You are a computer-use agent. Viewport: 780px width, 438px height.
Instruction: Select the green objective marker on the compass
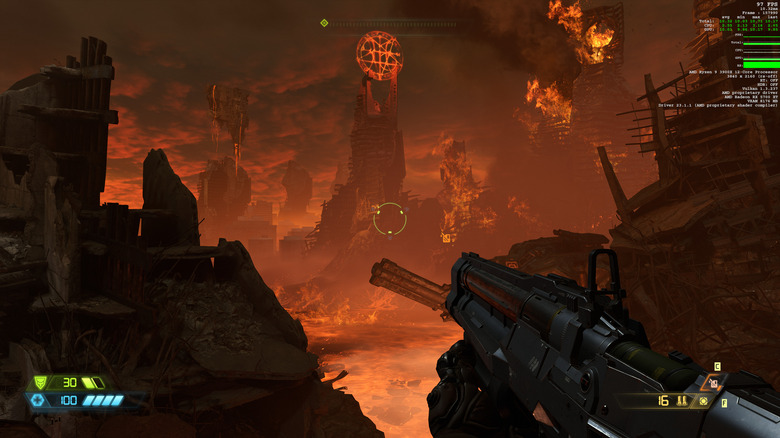coord(324,22)
